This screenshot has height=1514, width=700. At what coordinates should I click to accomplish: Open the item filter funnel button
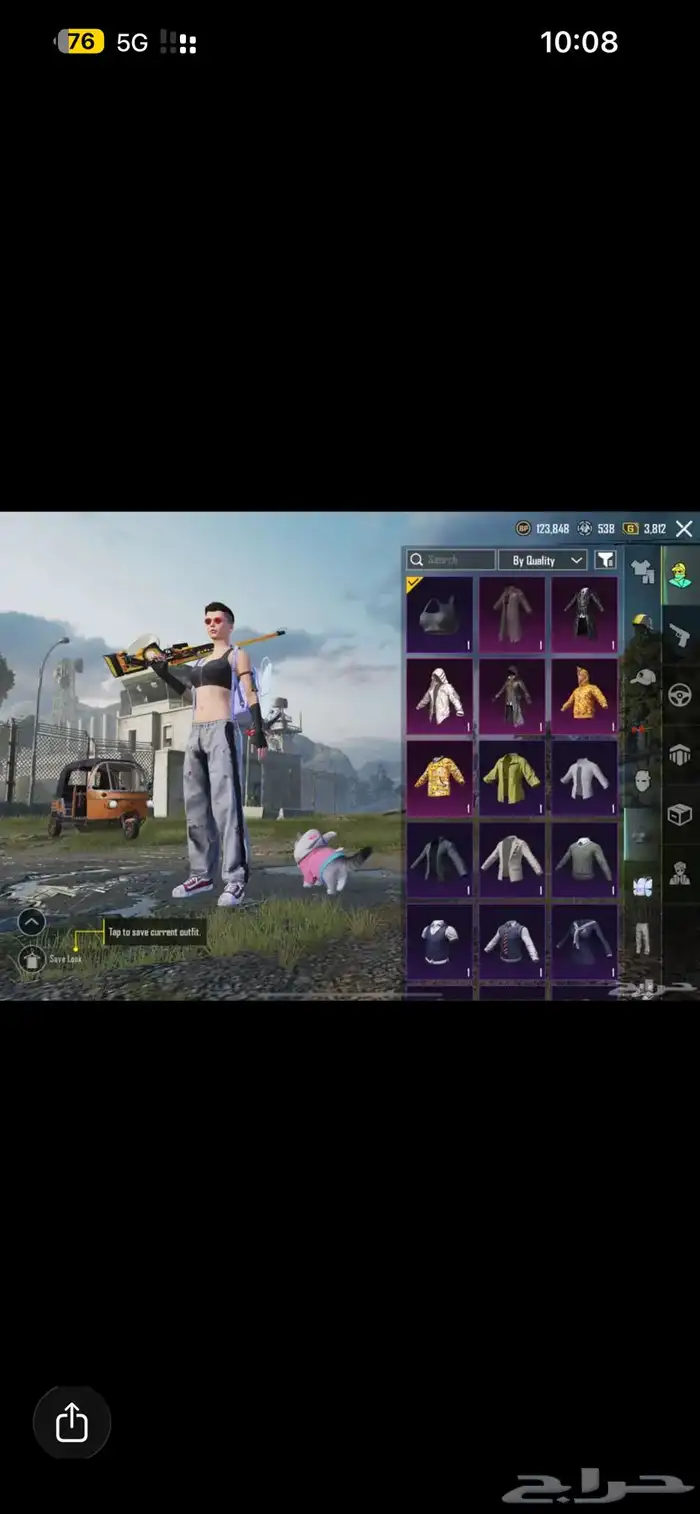click(605, 560)
